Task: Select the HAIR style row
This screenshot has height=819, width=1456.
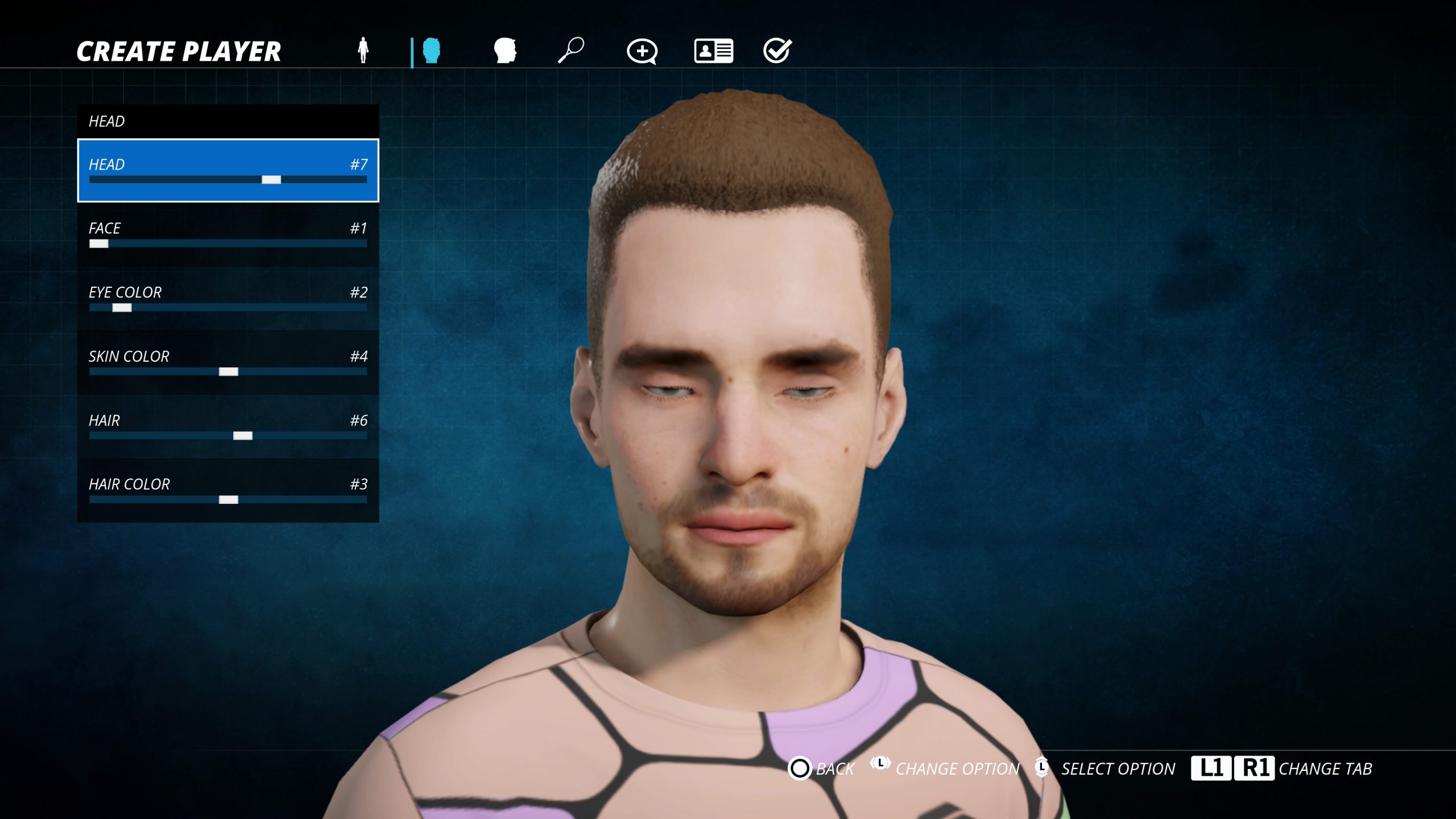Action: pos(227,427)
